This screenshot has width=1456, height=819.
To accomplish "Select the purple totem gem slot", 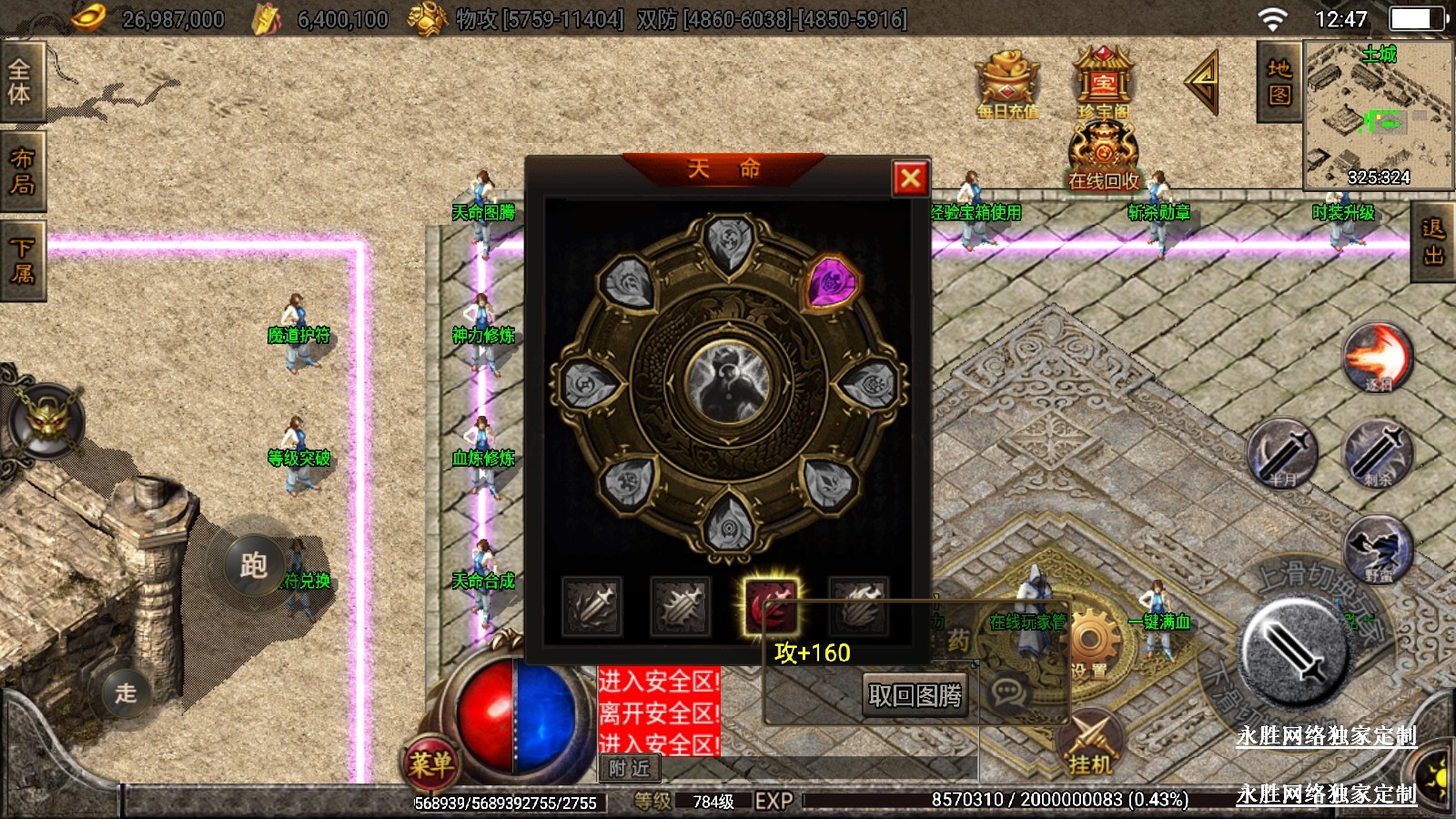I will click(832, 283).
